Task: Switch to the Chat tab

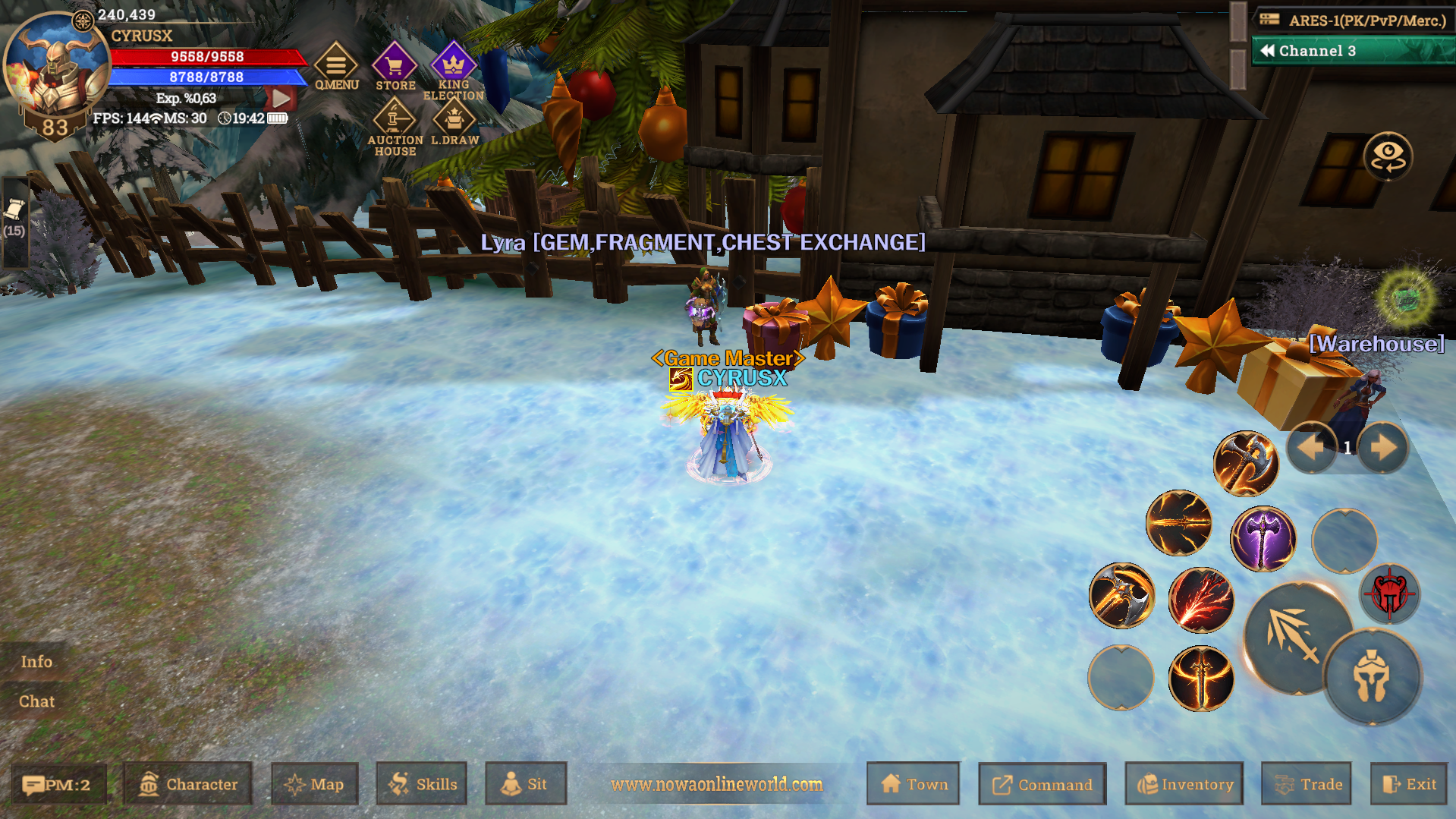Action: click(36, 701)
